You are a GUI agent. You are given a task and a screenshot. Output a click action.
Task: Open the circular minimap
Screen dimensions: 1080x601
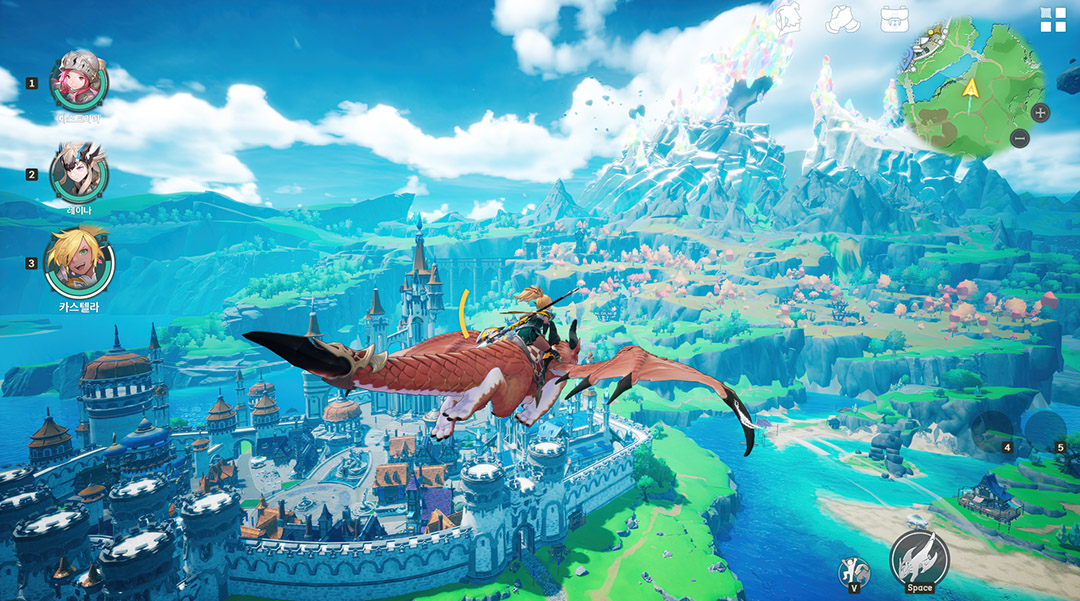click(x=957, y=87)
